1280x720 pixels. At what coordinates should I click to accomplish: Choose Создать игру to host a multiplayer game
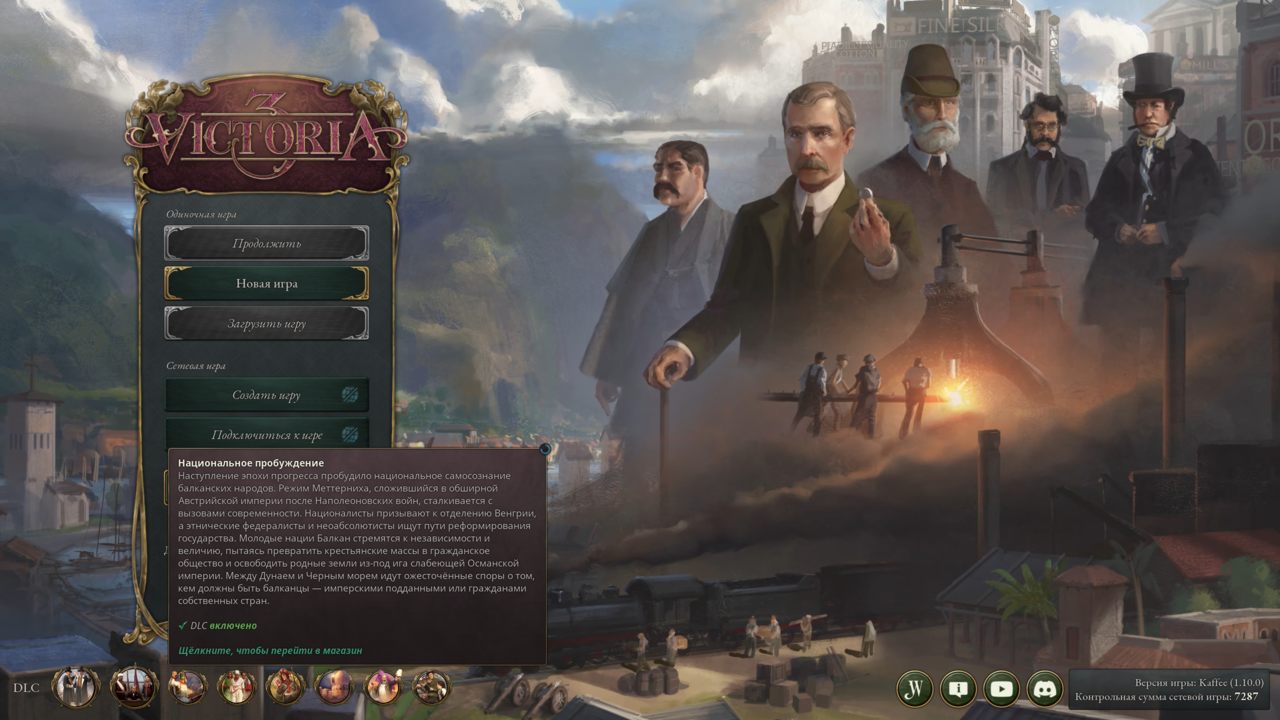click(266, 395)
